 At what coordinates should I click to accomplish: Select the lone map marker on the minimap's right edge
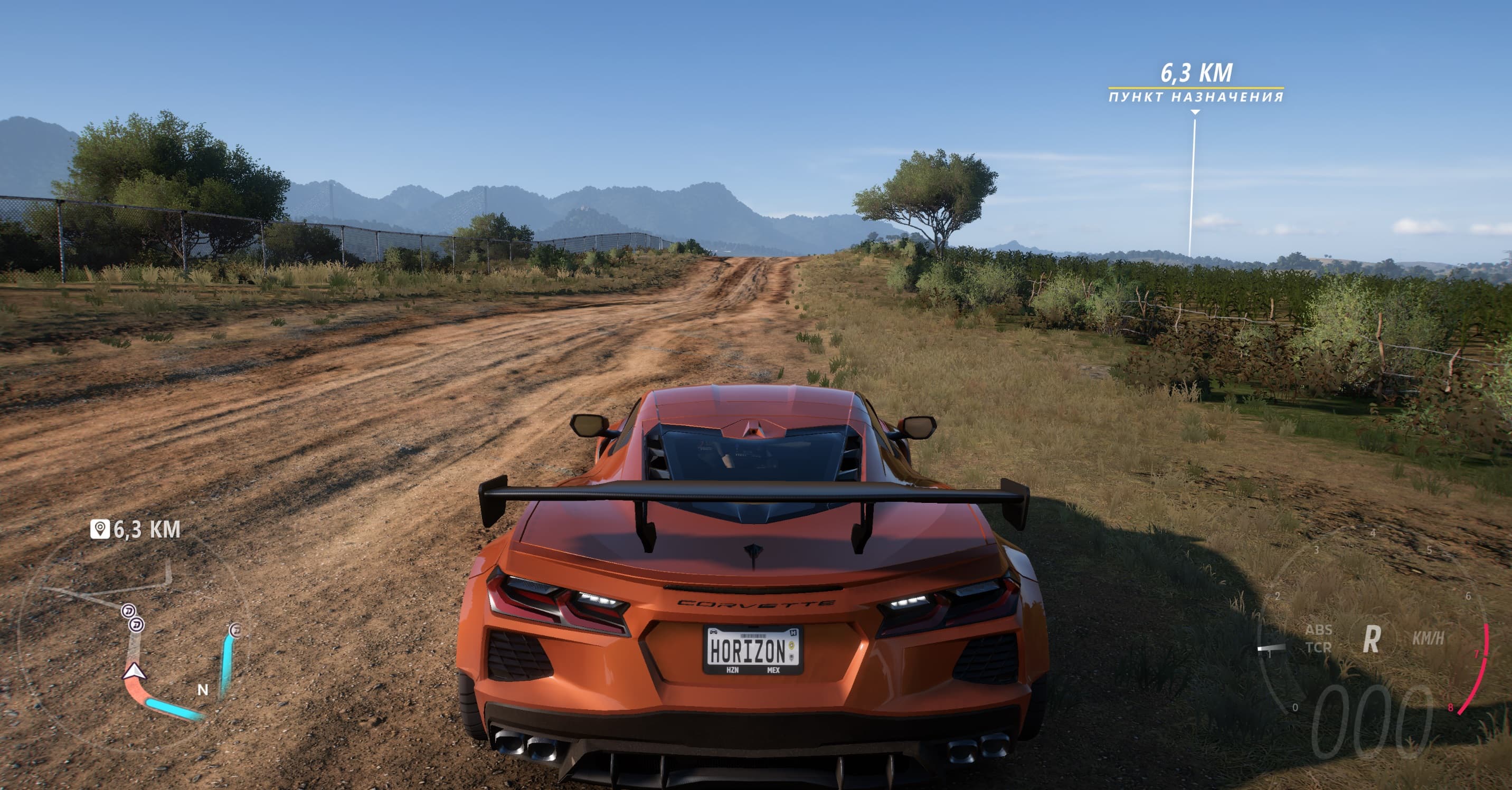click(x=235, y=630)
